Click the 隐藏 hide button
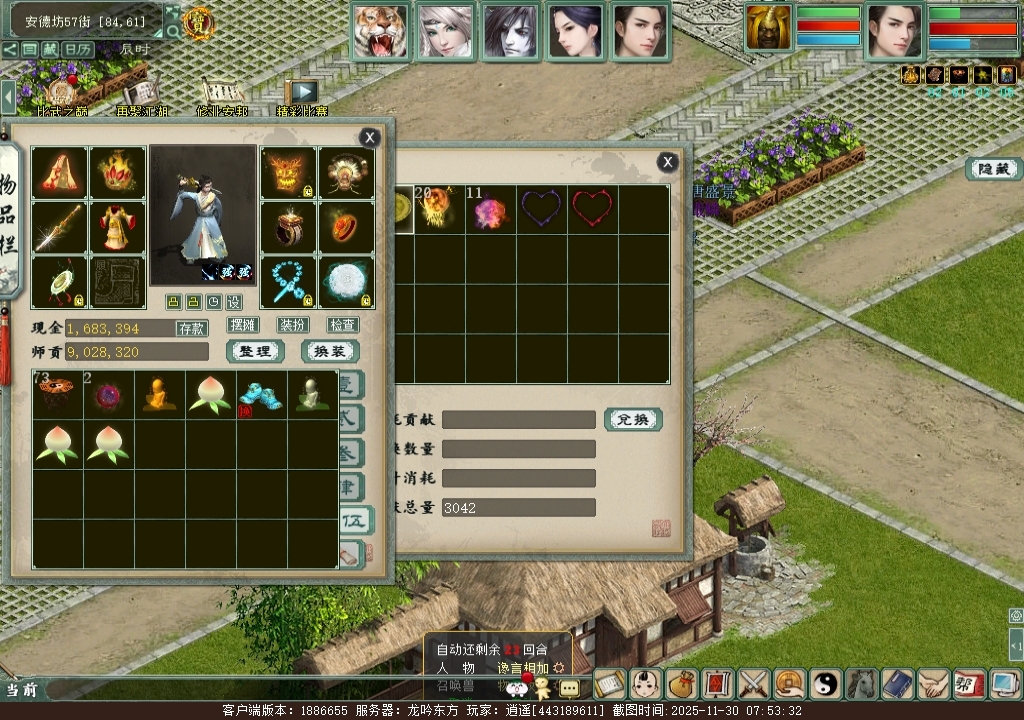This screenshot has height=720, width=1024. (993, 169)
